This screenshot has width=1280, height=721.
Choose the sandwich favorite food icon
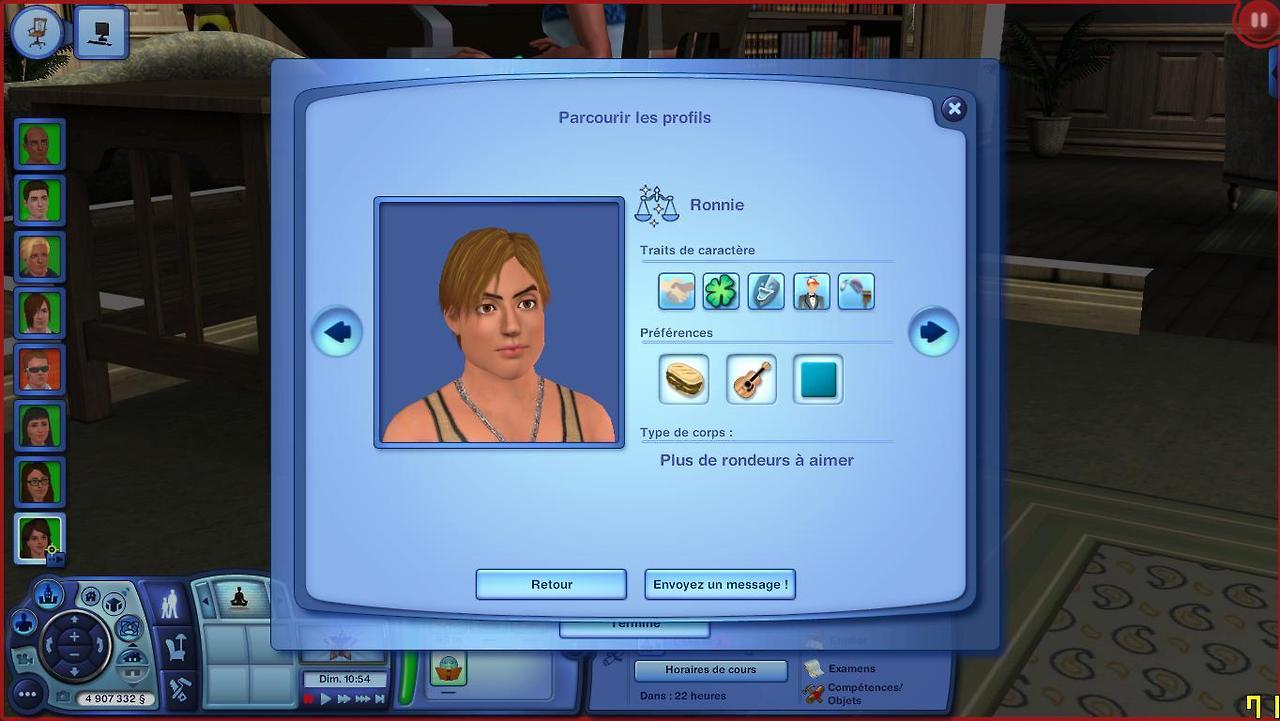pyautogui.click(x=685, y=380)
